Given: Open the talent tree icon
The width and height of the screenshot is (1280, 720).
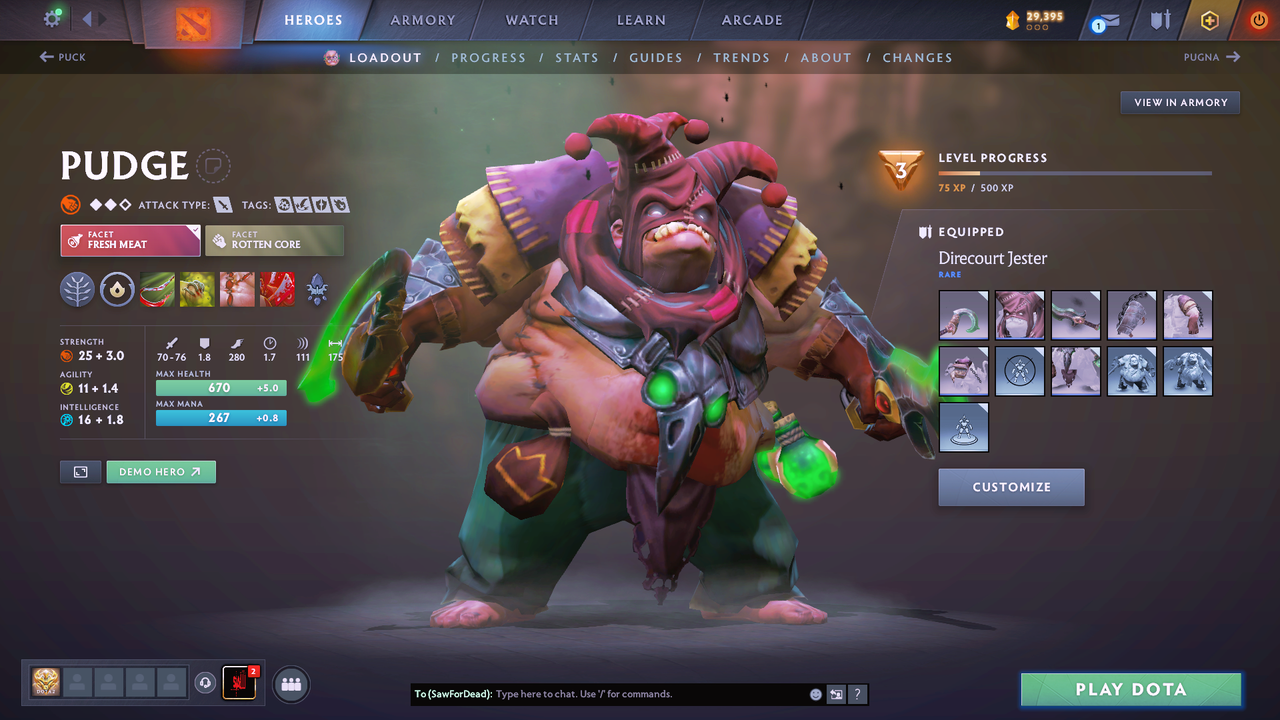Looking at the screenshot, I should (77, 290).
